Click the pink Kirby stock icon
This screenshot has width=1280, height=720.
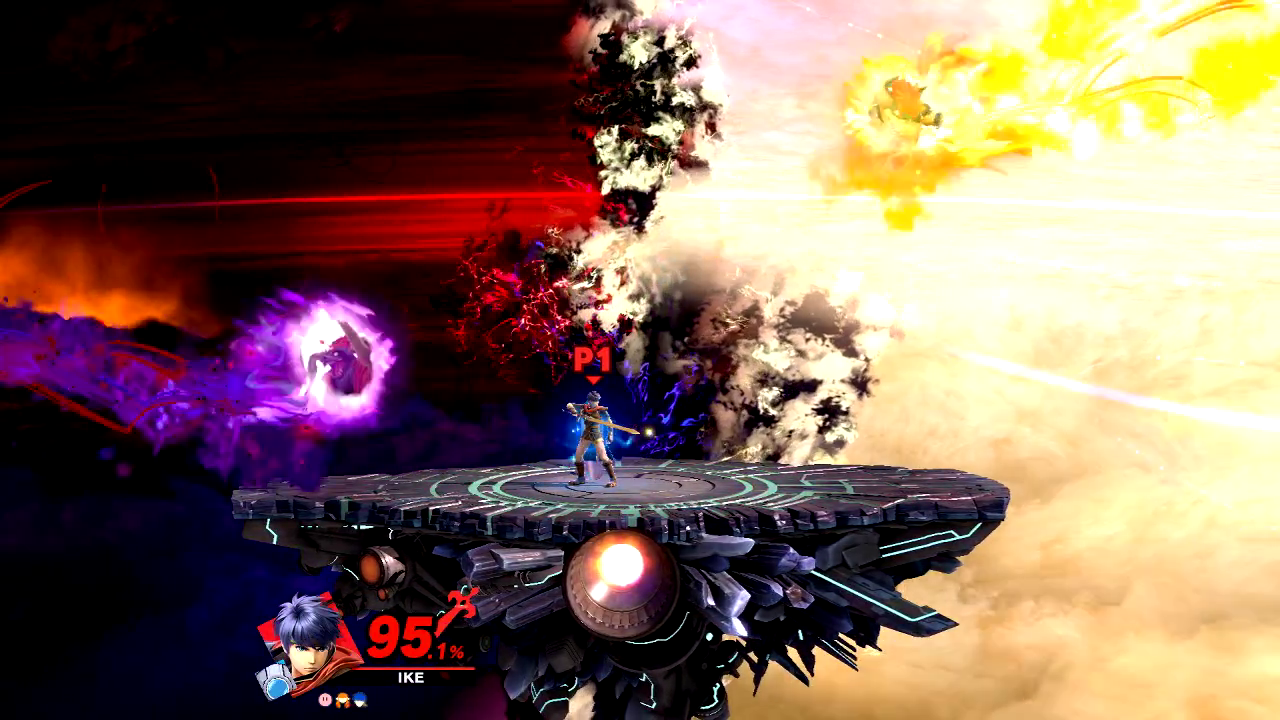pyautogui.click(x=325, y=699)
